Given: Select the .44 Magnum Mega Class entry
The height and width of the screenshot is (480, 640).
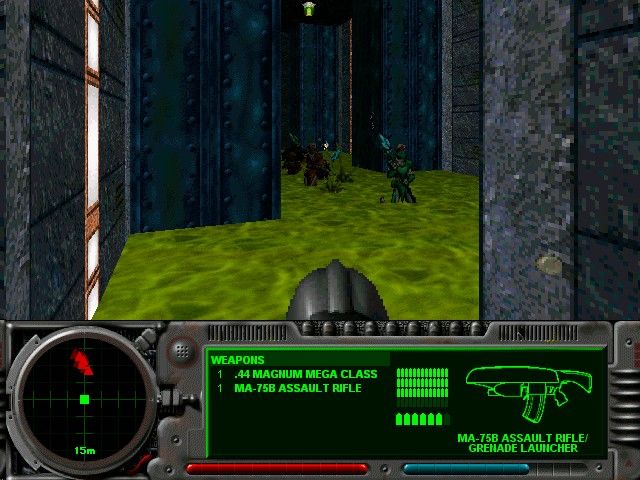Looking at the screenshot, I should click(305, 374).
